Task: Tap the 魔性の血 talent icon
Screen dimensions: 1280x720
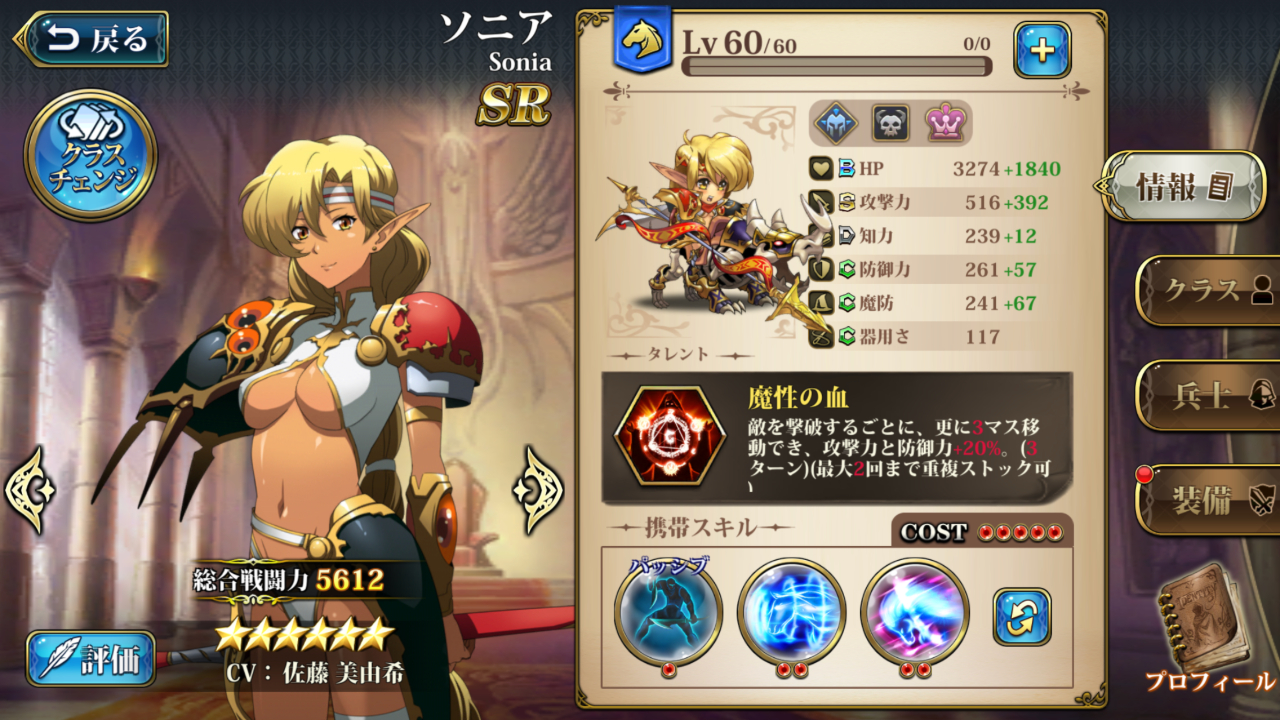Action: [x=669, y=437]
